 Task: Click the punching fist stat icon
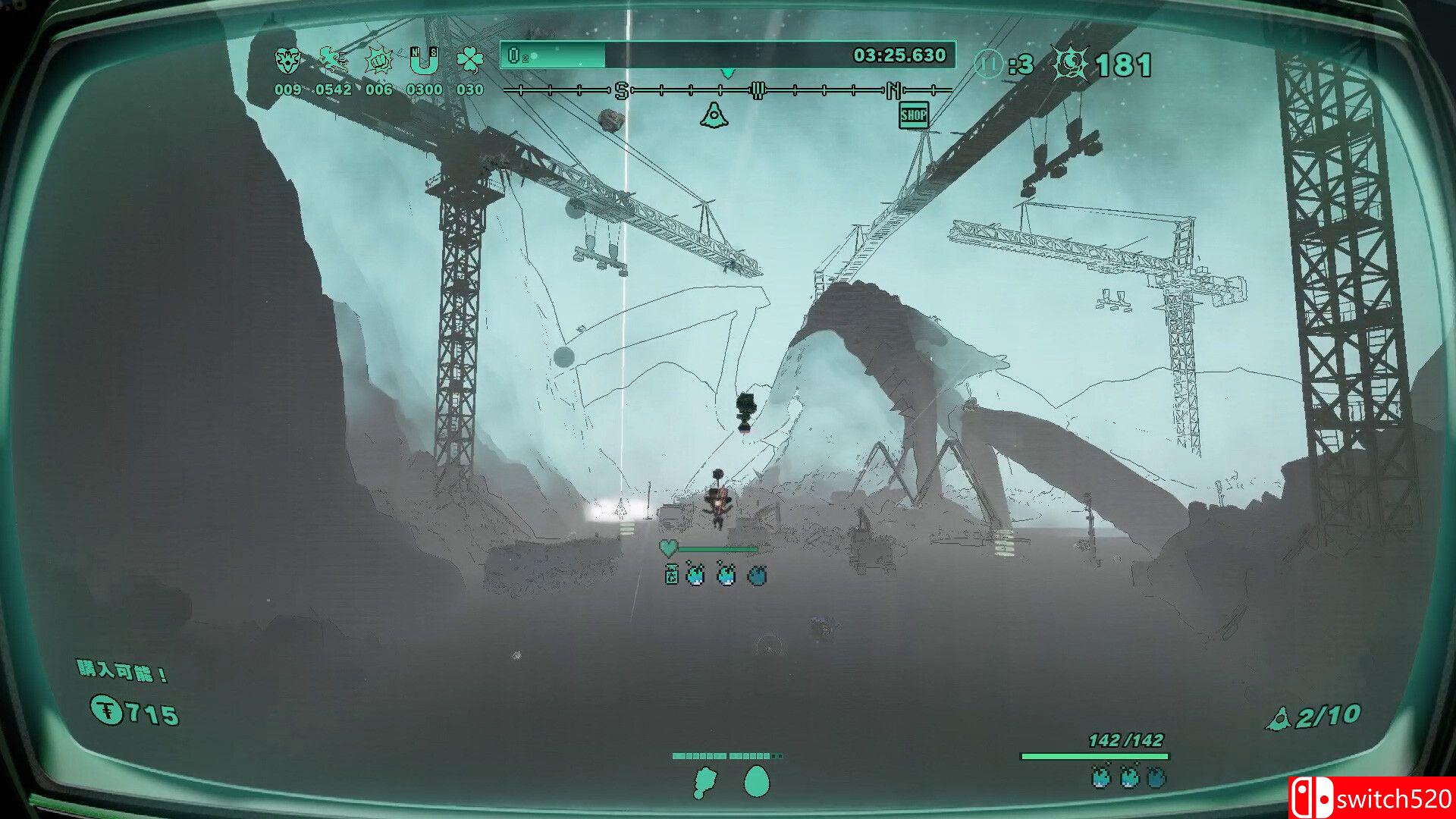[378, 61]
